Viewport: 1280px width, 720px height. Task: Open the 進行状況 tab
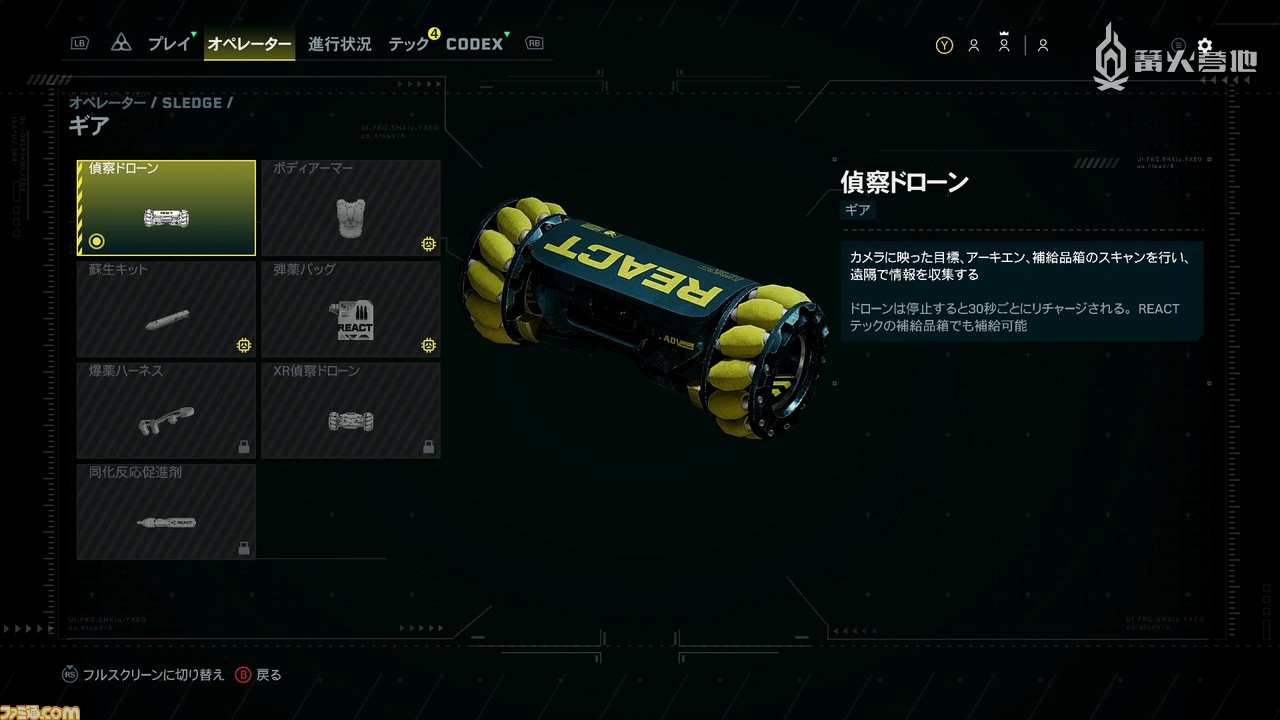coord(339,44)
